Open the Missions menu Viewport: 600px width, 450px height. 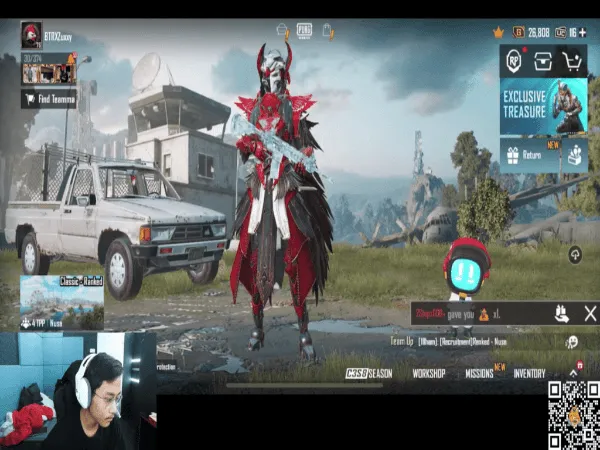pyautogui.click(x=480, y=373)
